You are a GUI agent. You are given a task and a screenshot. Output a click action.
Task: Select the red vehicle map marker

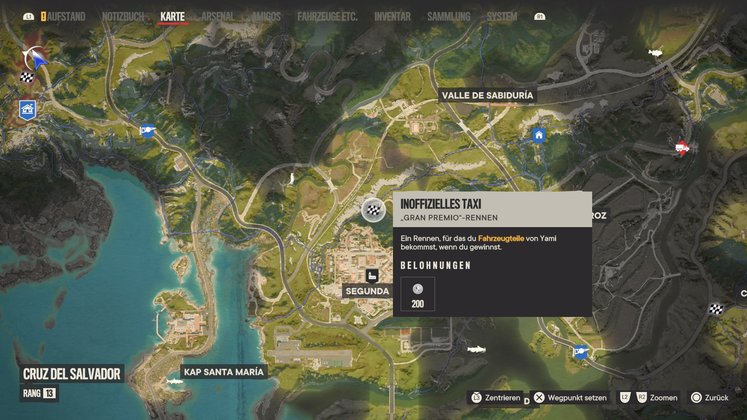click(x=683, y=148)
